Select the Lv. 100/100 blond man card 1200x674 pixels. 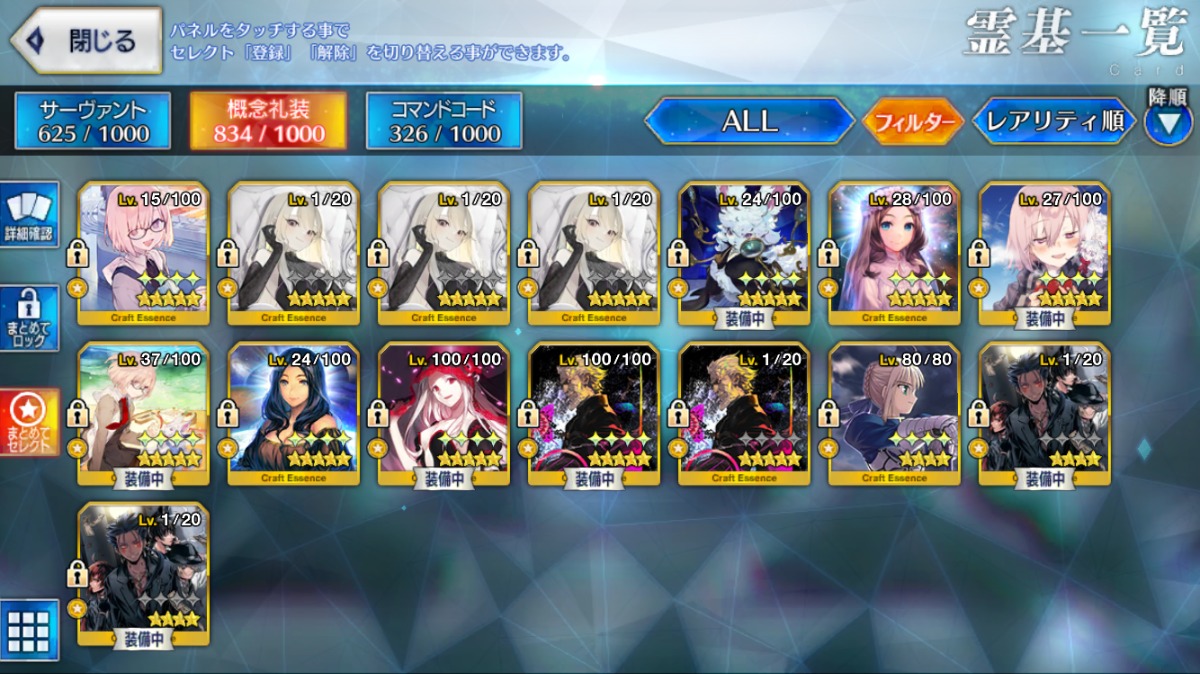point(594,414)
